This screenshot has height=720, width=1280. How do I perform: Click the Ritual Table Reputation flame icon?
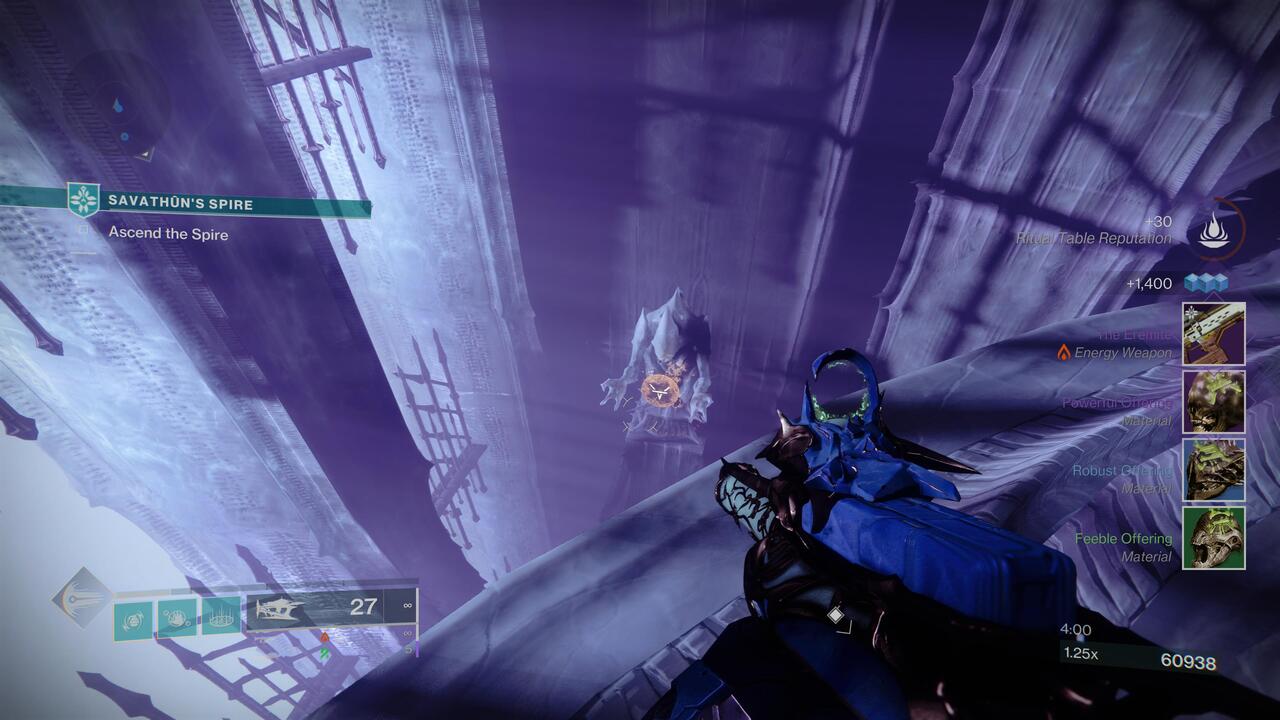(x=1213, y=230)
